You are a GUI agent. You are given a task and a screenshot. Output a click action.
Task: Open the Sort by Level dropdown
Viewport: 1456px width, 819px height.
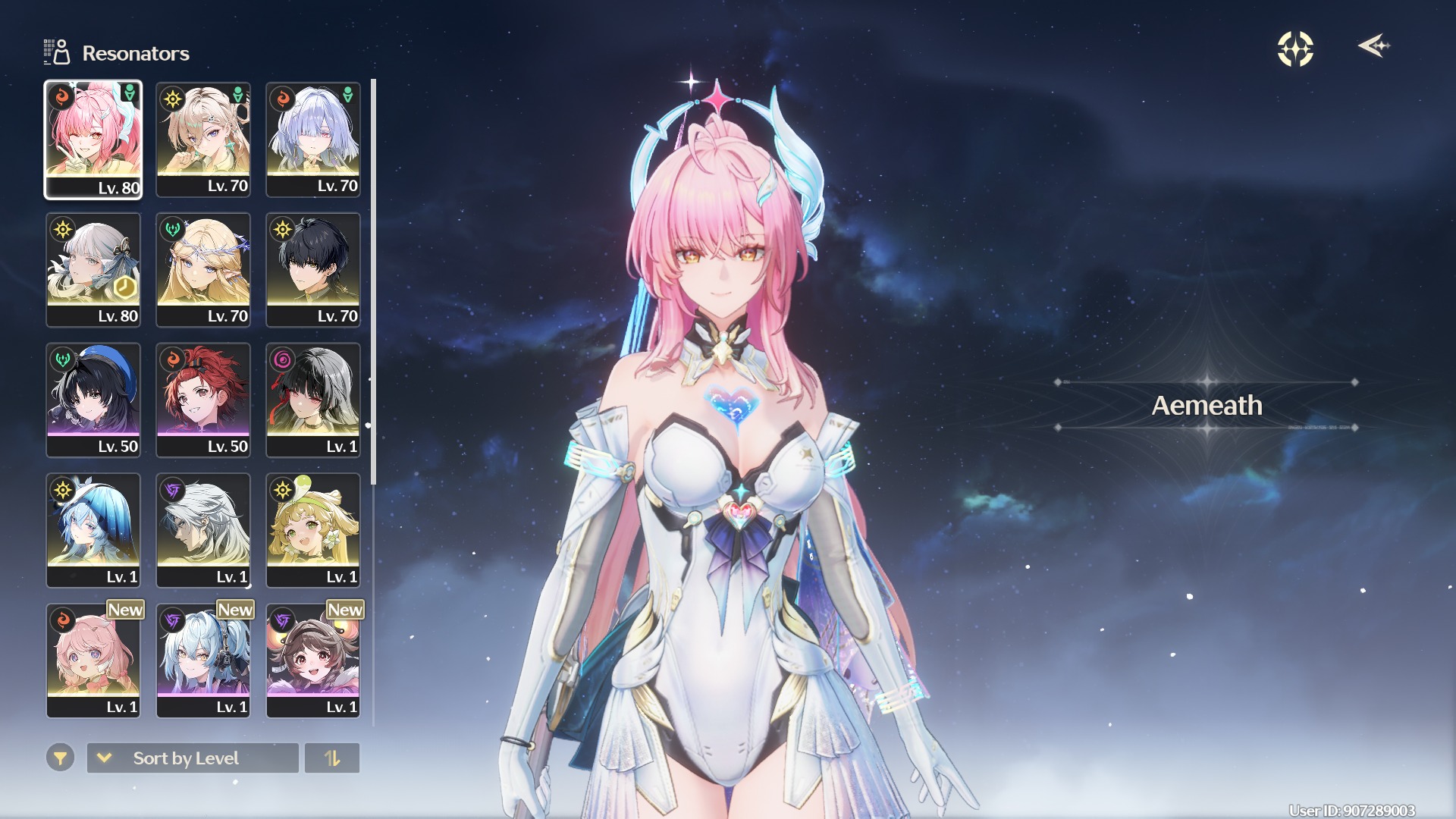(193, 758)
